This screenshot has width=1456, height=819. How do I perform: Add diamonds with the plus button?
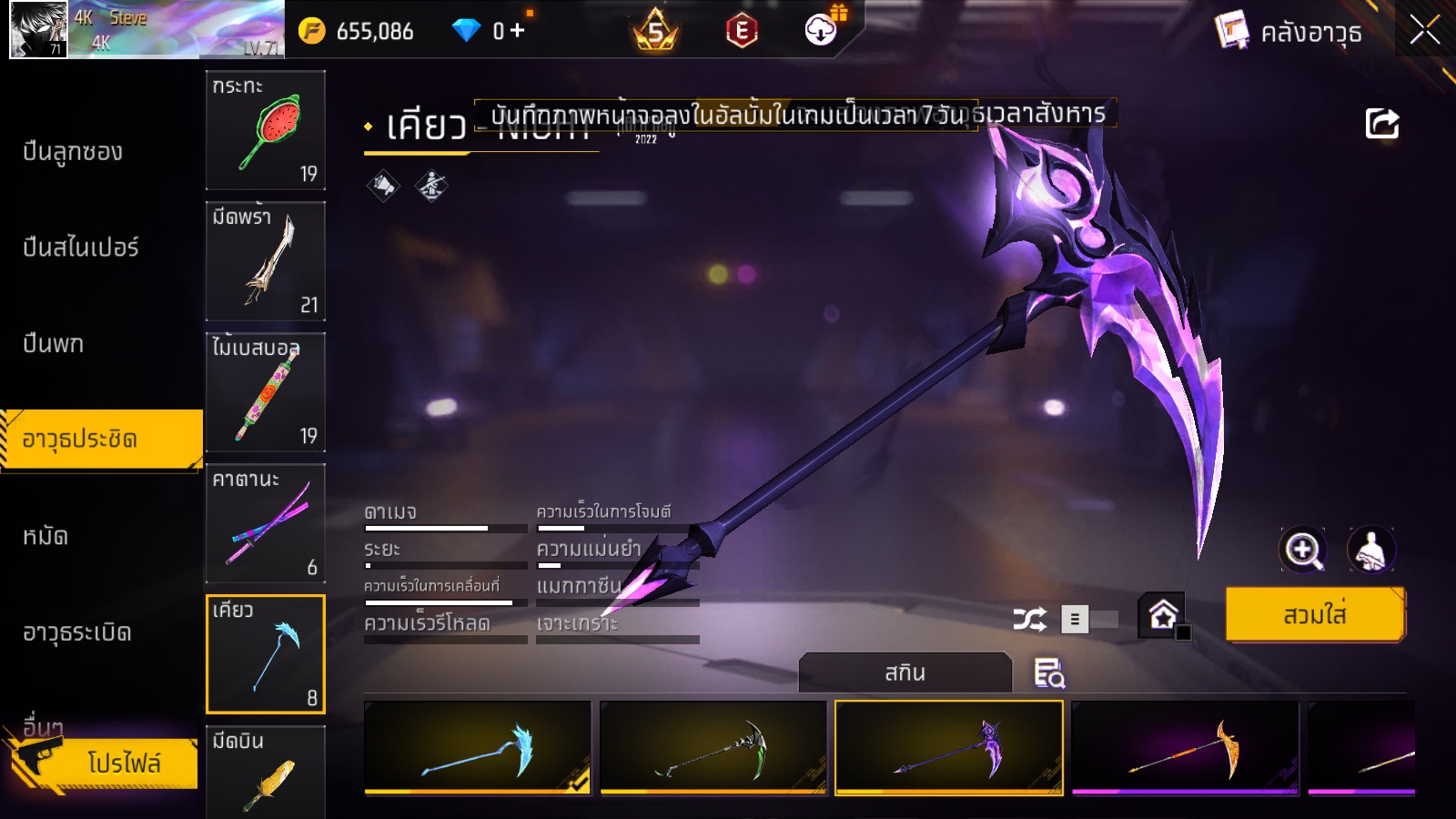tap(518, 31)
